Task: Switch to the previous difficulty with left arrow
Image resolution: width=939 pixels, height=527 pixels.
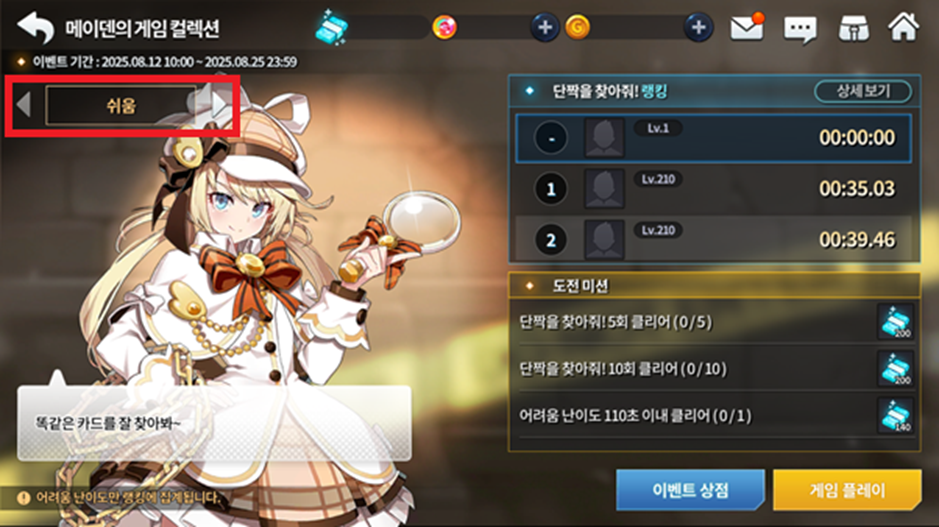Action: 24,104
